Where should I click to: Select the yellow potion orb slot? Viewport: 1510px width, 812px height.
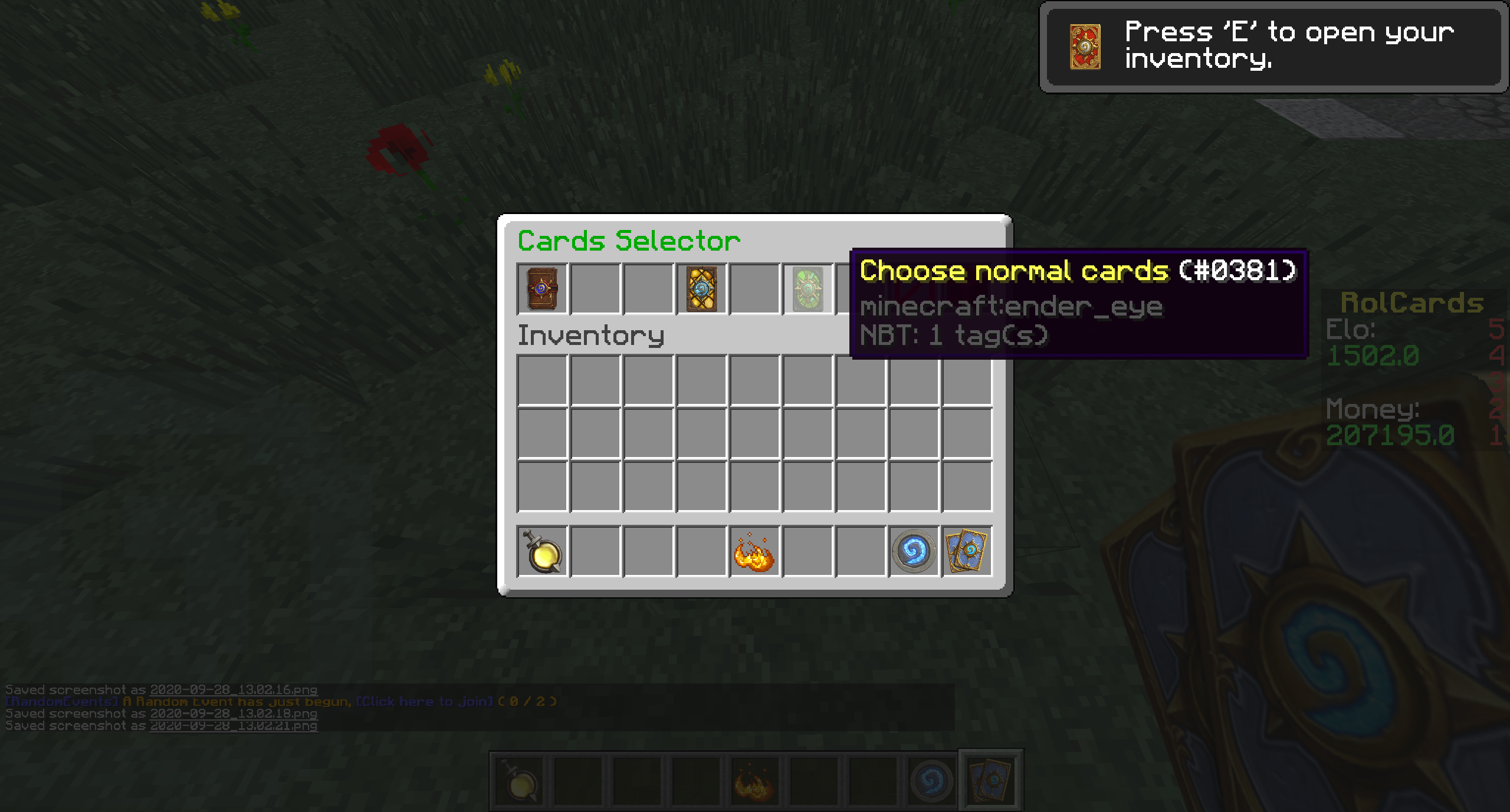point(542,551)
